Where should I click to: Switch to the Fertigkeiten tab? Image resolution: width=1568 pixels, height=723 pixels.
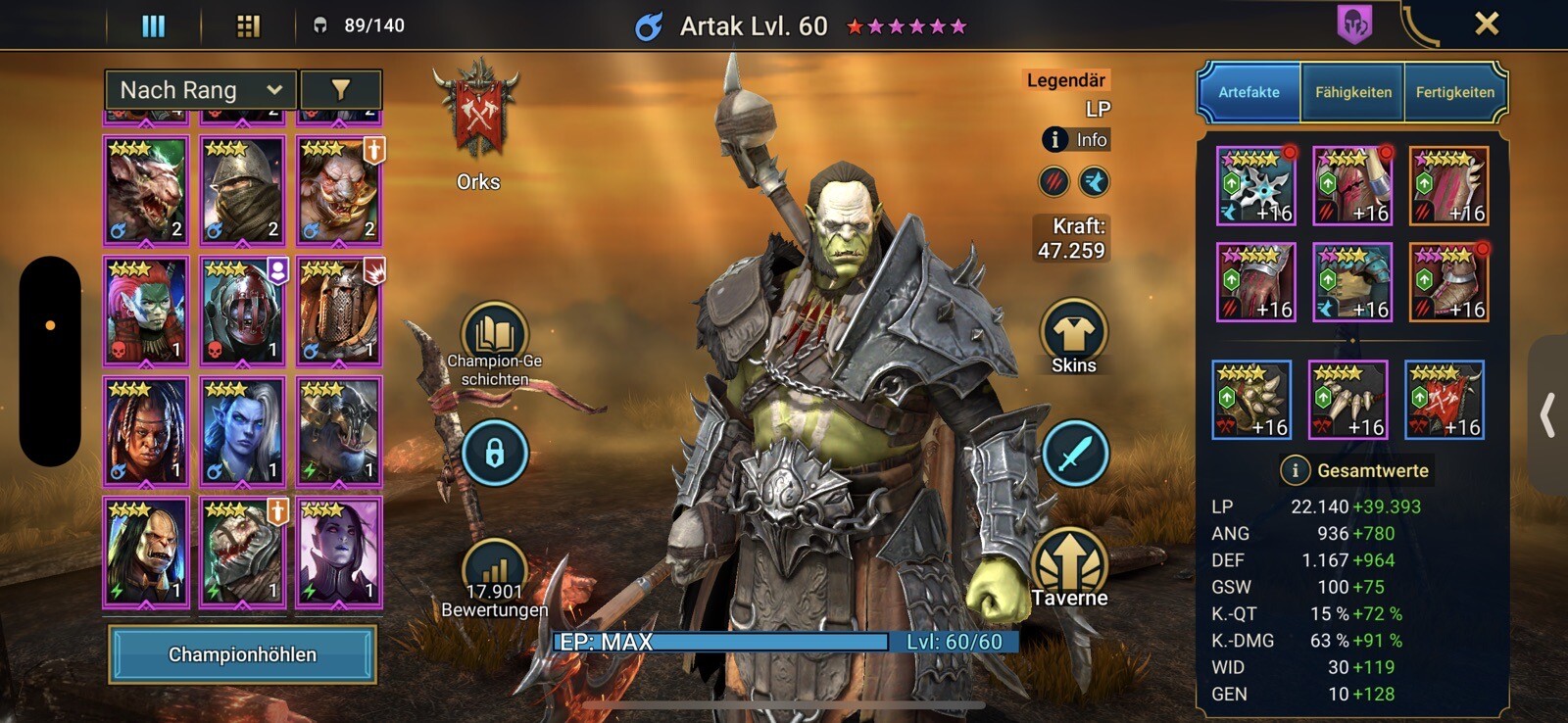coord(1456,92)
